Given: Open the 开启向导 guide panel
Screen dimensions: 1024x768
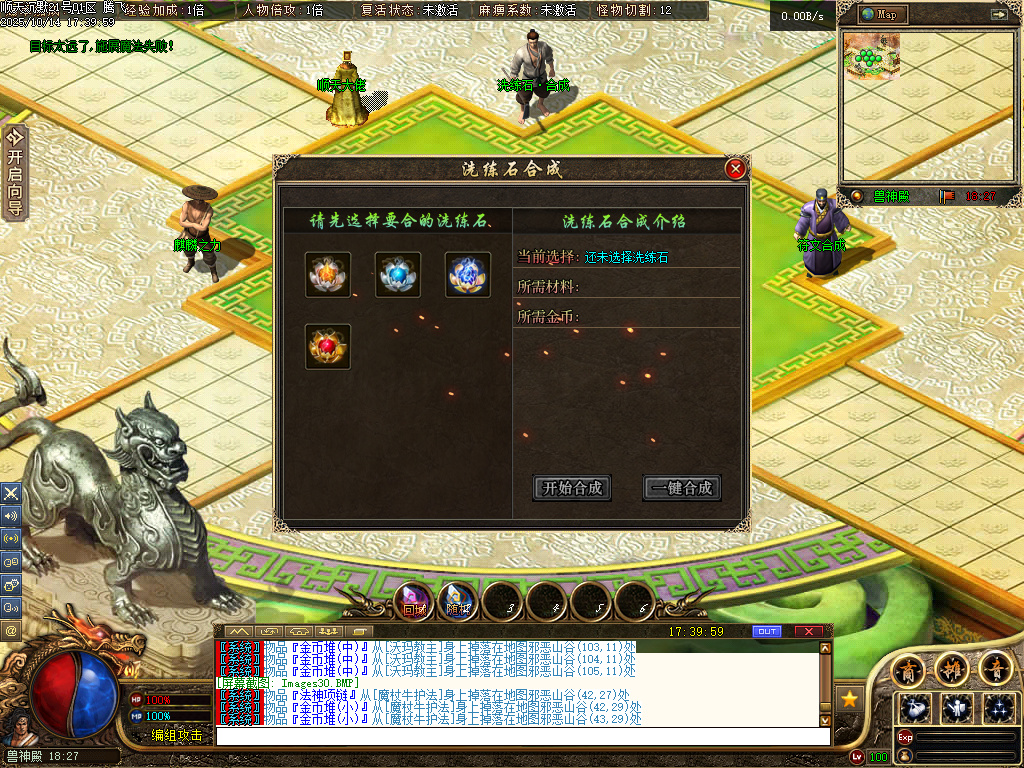Looking at the screenshot, I should pos(14,172).
